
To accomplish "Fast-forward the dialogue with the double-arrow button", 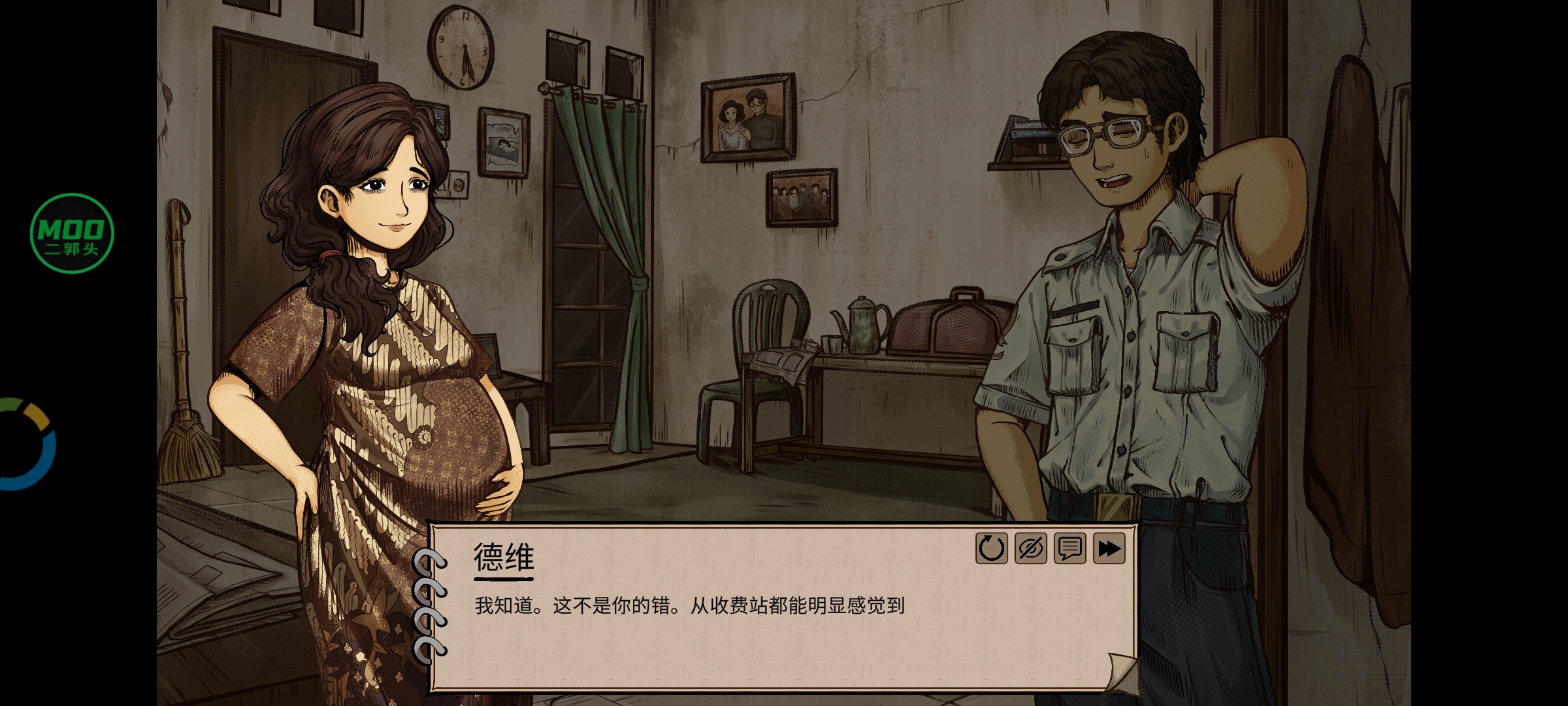I will point(1109,548).
